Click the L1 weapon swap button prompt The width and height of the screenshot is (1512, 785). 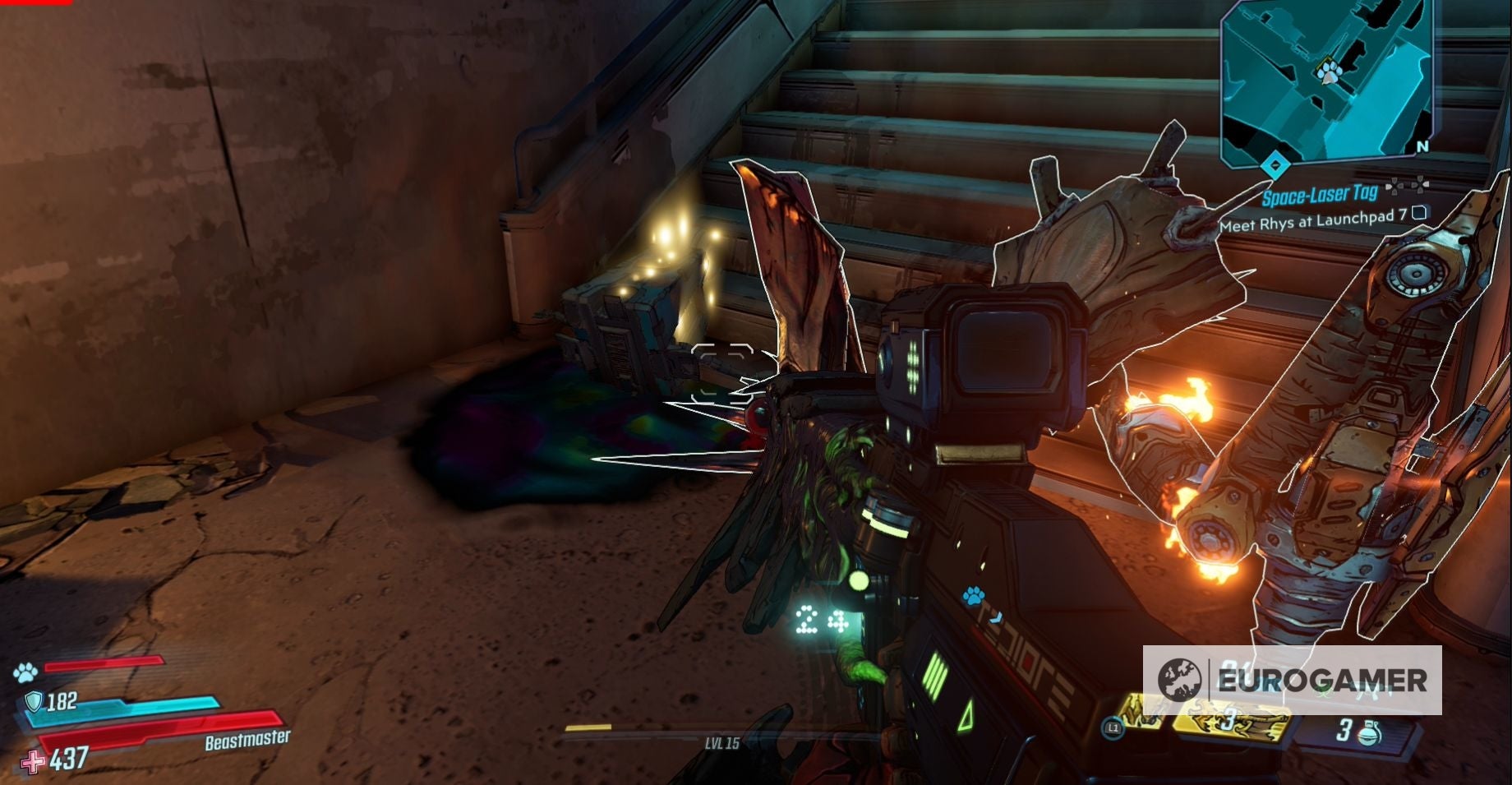point(1113,727)
